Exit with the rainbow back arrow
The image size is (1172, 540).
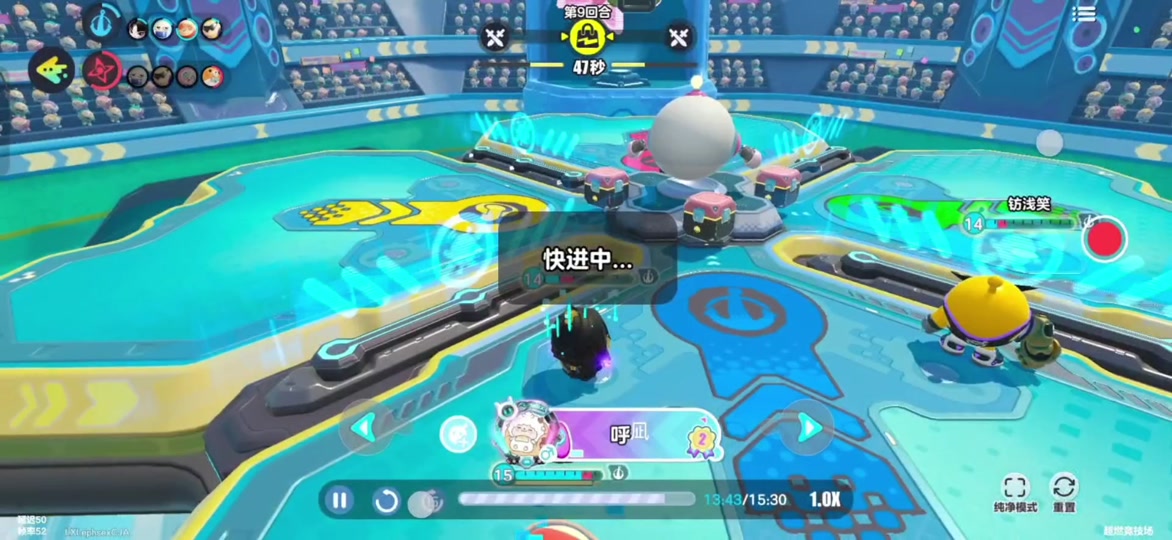[49, 71]
